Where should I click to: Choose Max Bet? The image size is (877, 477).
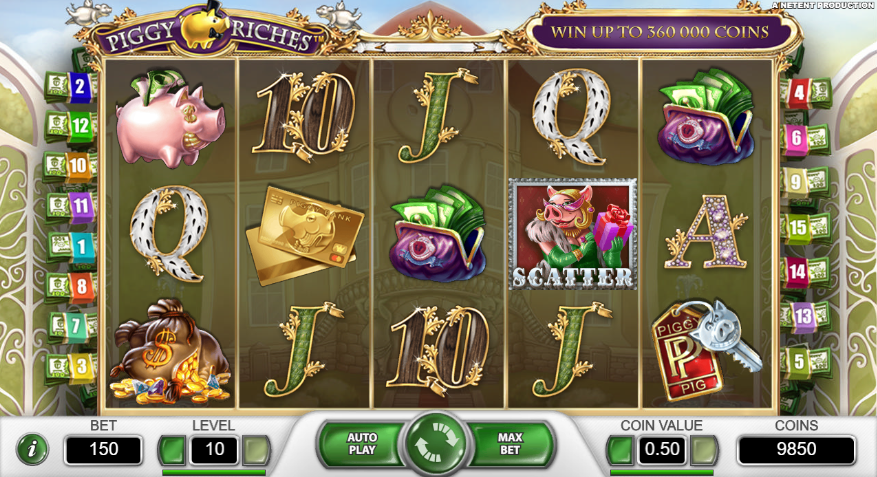click(x=511, y=444)
